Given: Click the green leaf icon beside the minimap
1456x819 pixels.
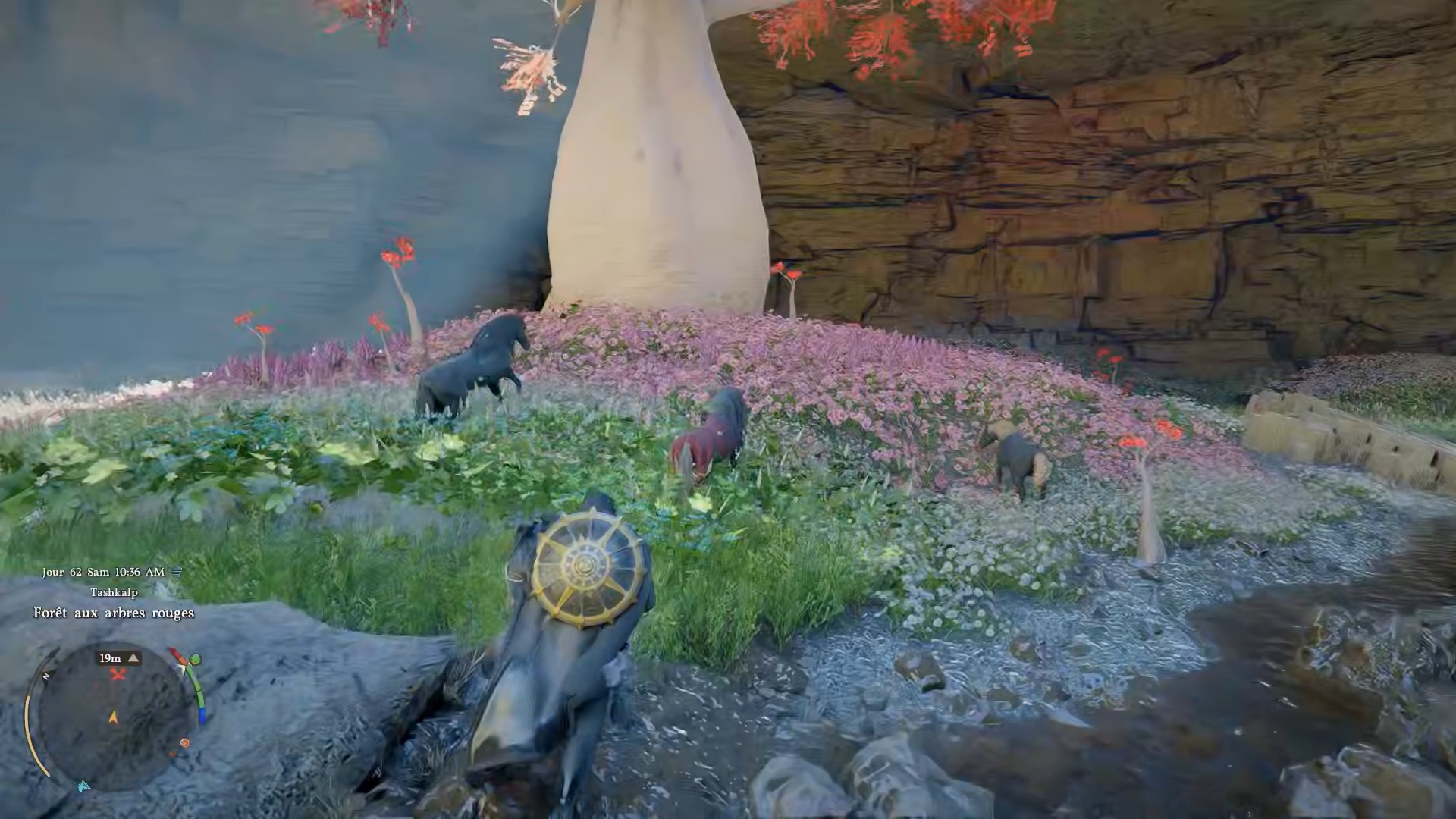Looking at the screenshot, I should coord(196,659).
